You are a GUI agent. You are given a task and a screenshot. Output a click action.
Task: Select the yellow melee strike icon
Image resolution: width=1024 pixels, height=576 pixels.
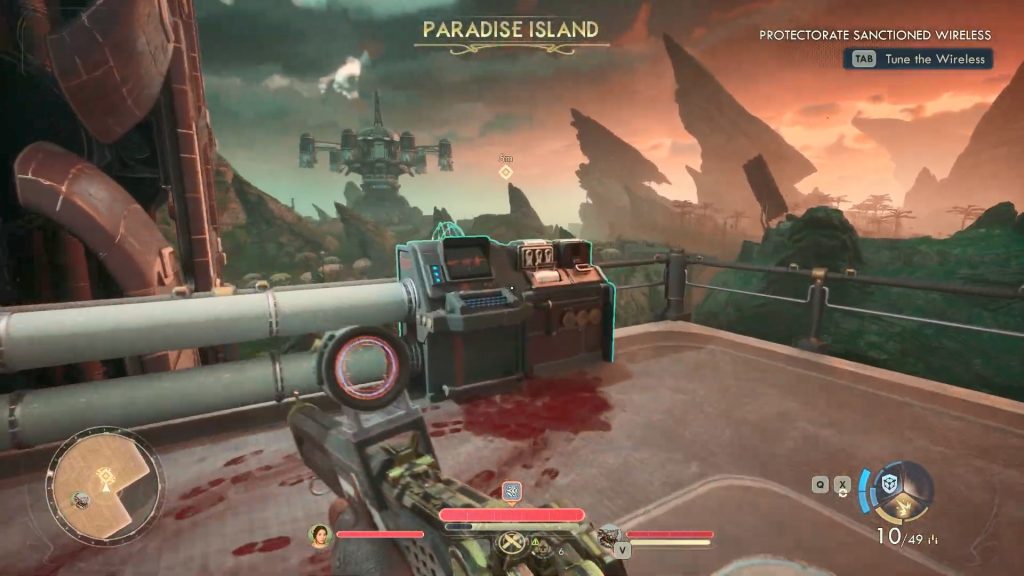coord(905,510)
